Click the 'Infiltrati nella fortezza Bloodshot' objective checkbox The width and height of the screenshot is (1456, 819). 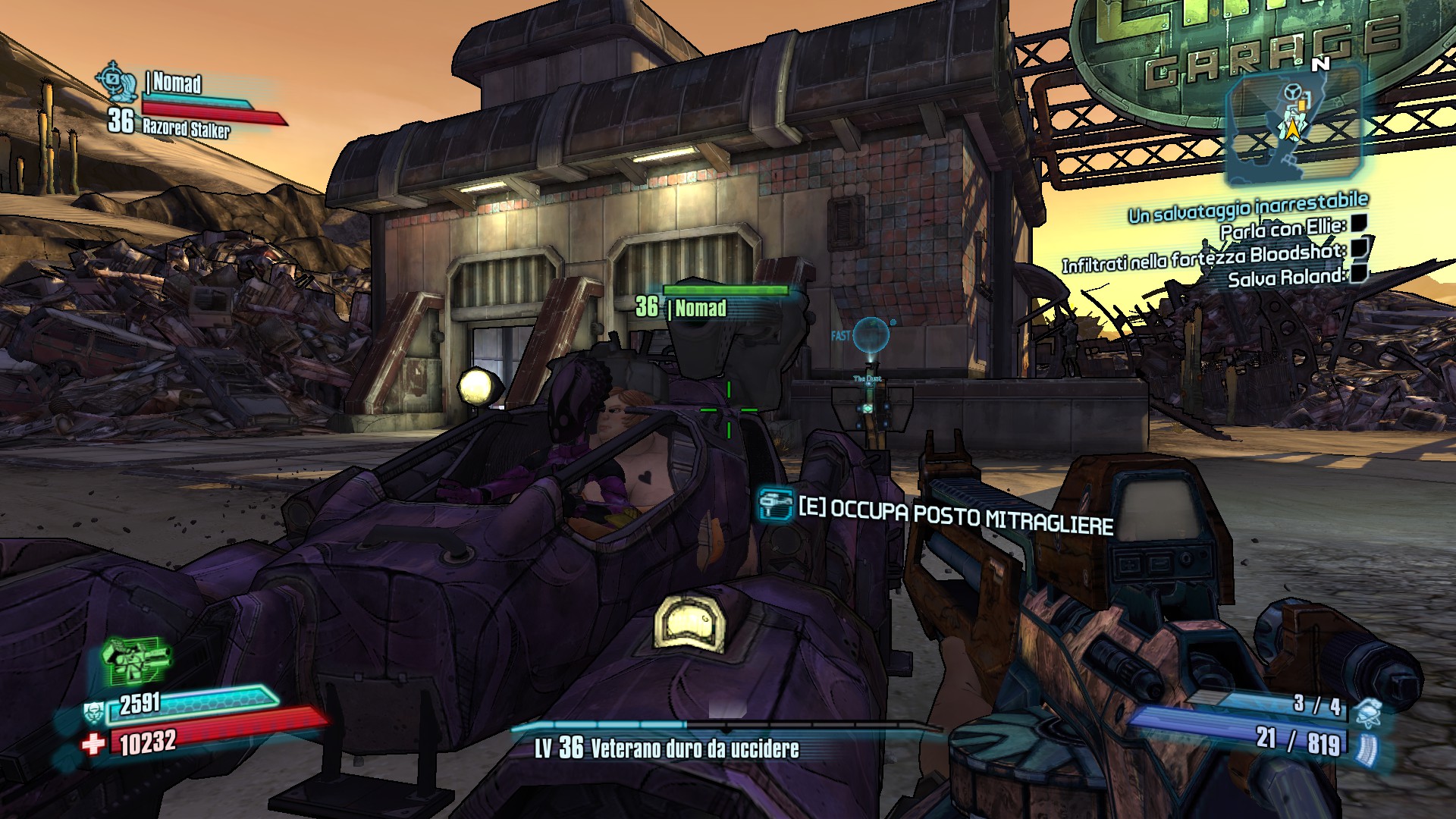point(1360,247)
